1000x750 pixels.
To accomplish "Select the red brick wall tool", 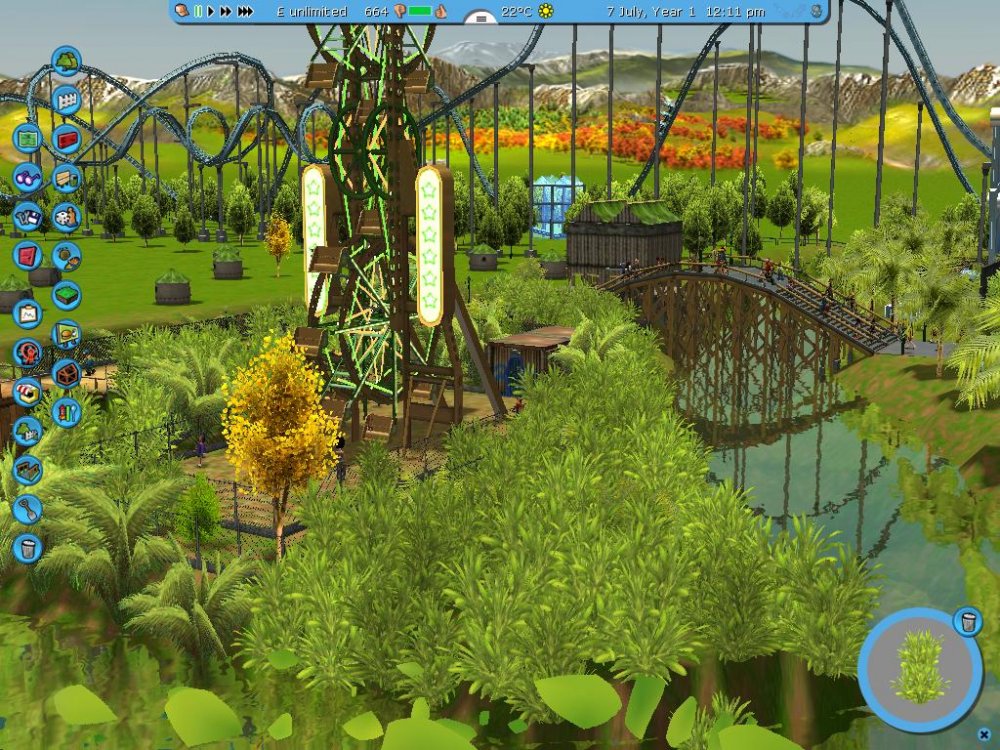I will point(66,138).
